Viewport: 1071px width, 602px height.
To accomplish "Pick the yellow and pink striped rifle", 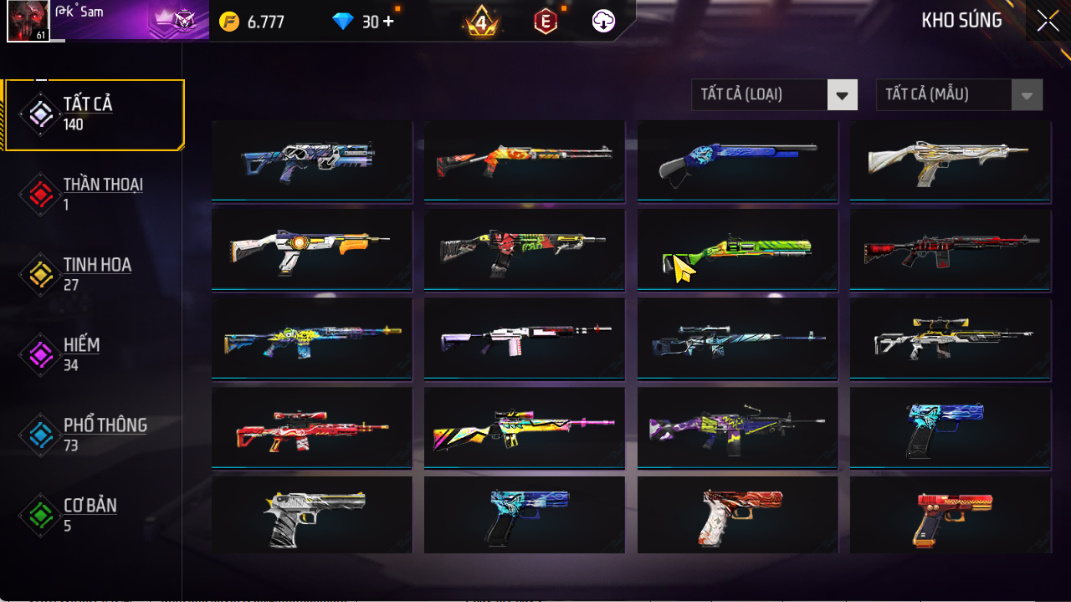I will click(x=524, y=428).
